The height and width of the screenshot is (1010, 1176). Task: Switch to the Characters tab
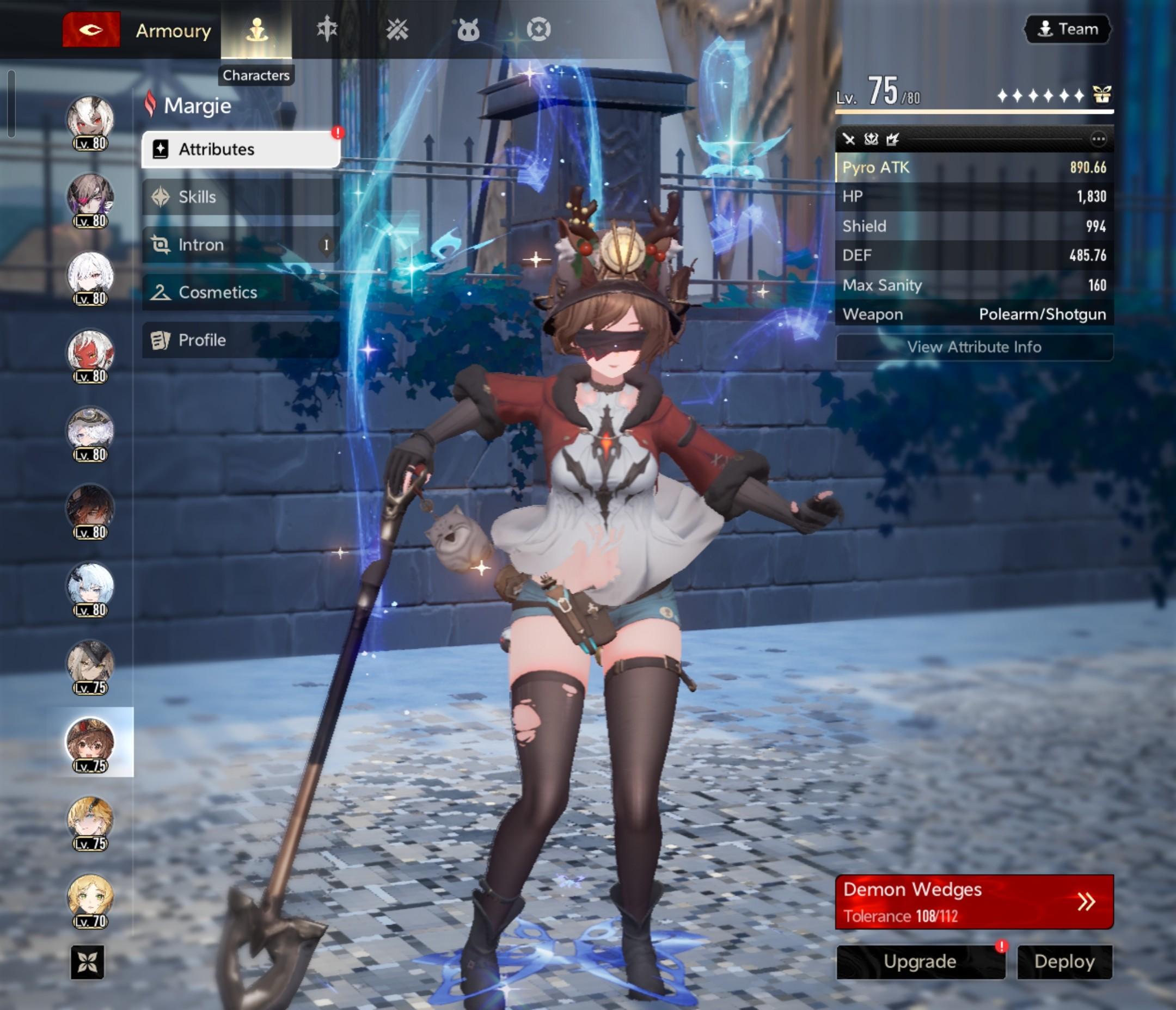click(x=256, y=29)
